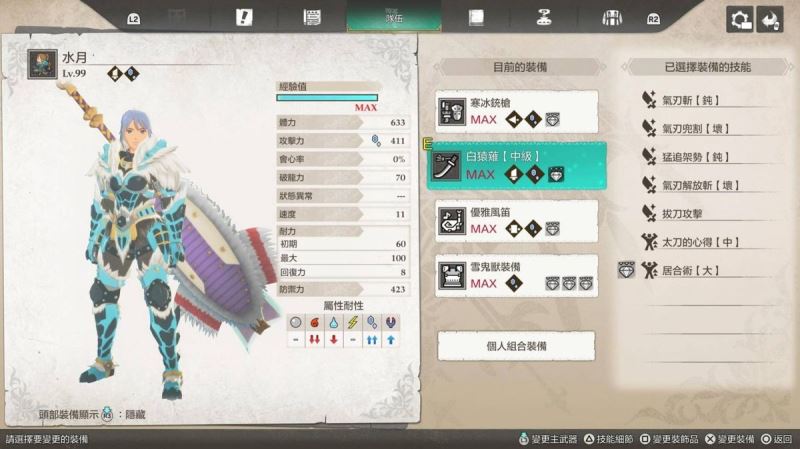Open the 雪鬼獸裝備 armor slot

click(x=517, y=275)
